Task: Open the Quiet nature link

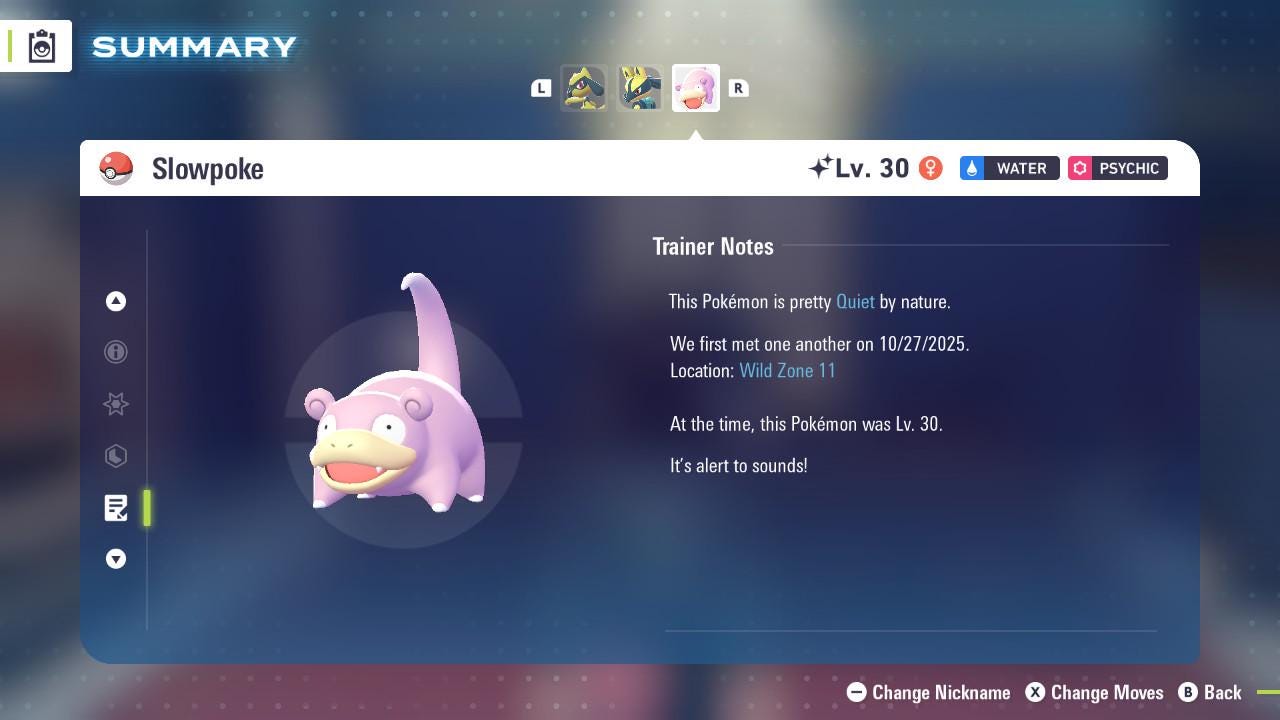Action: pos(855,301)
